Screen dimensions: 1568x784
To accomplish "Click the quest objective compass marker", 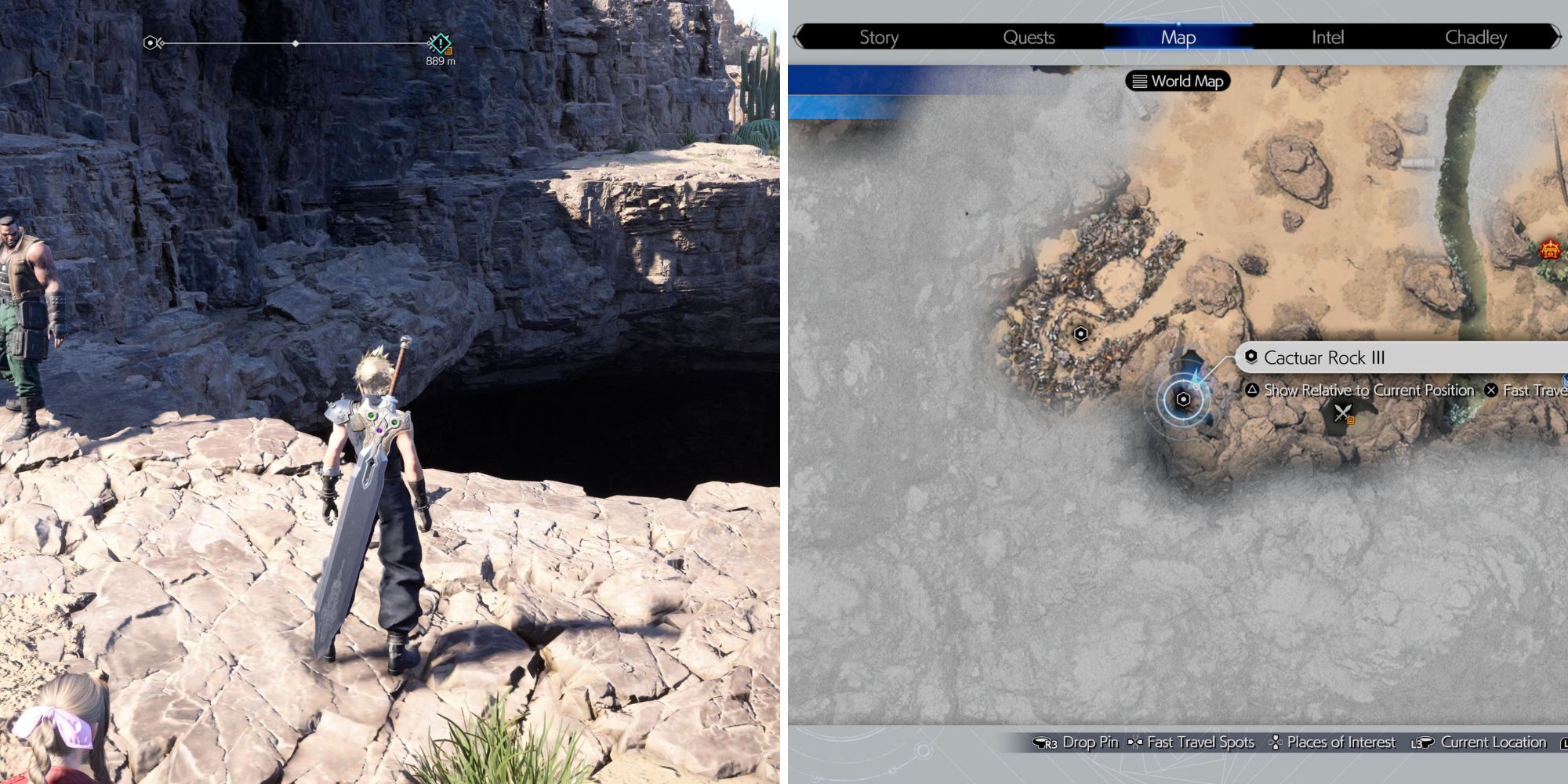I will coord(440,43).
